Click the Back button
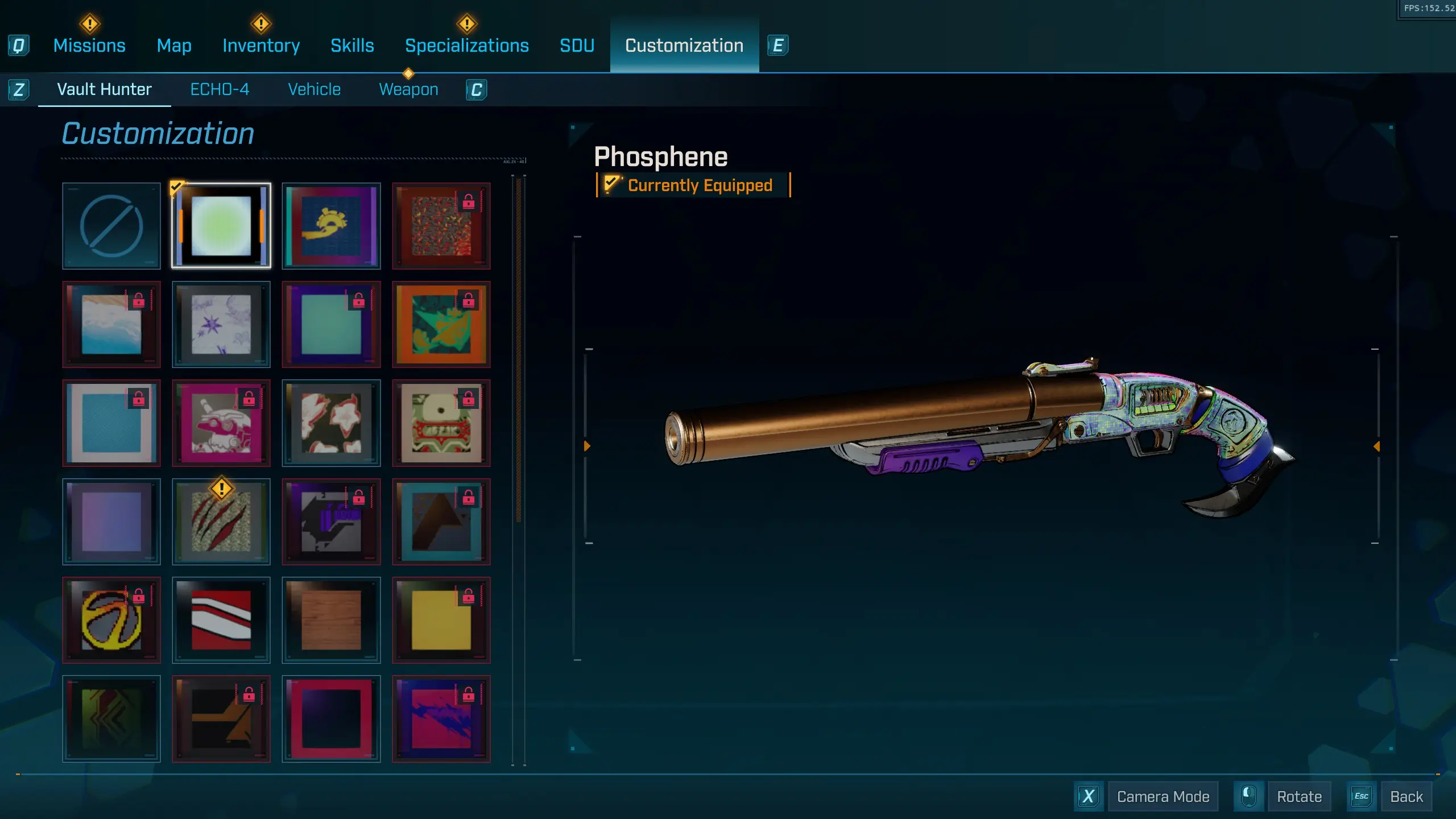Image resolution: width=1456 pixels, height=819 pixels. point(1406,796)
